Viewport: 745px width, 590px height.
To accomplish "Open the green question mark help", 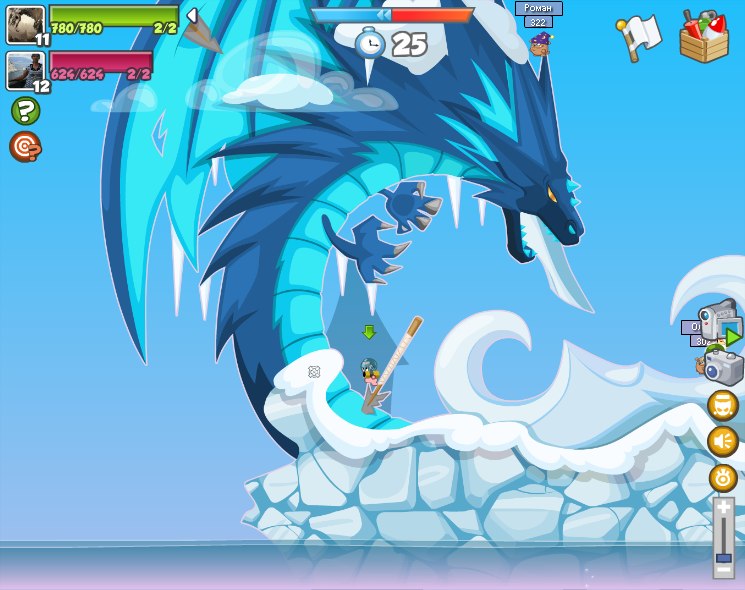I will click(x=25, y=110).
